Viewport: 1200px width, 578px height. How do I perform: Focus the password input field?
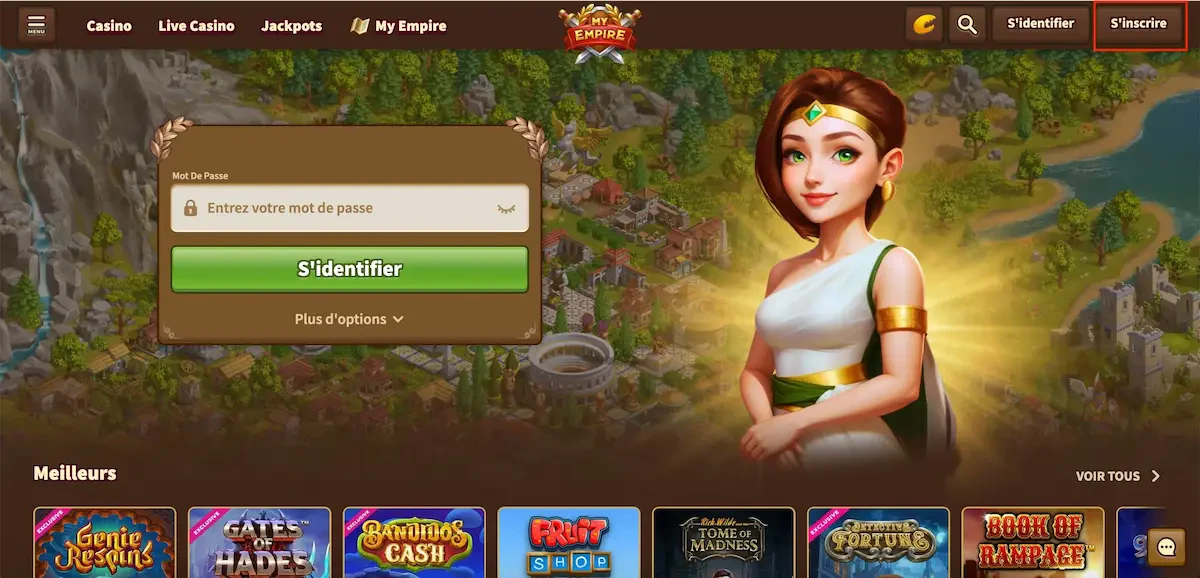pyautogui.click(x=340, y=209)
